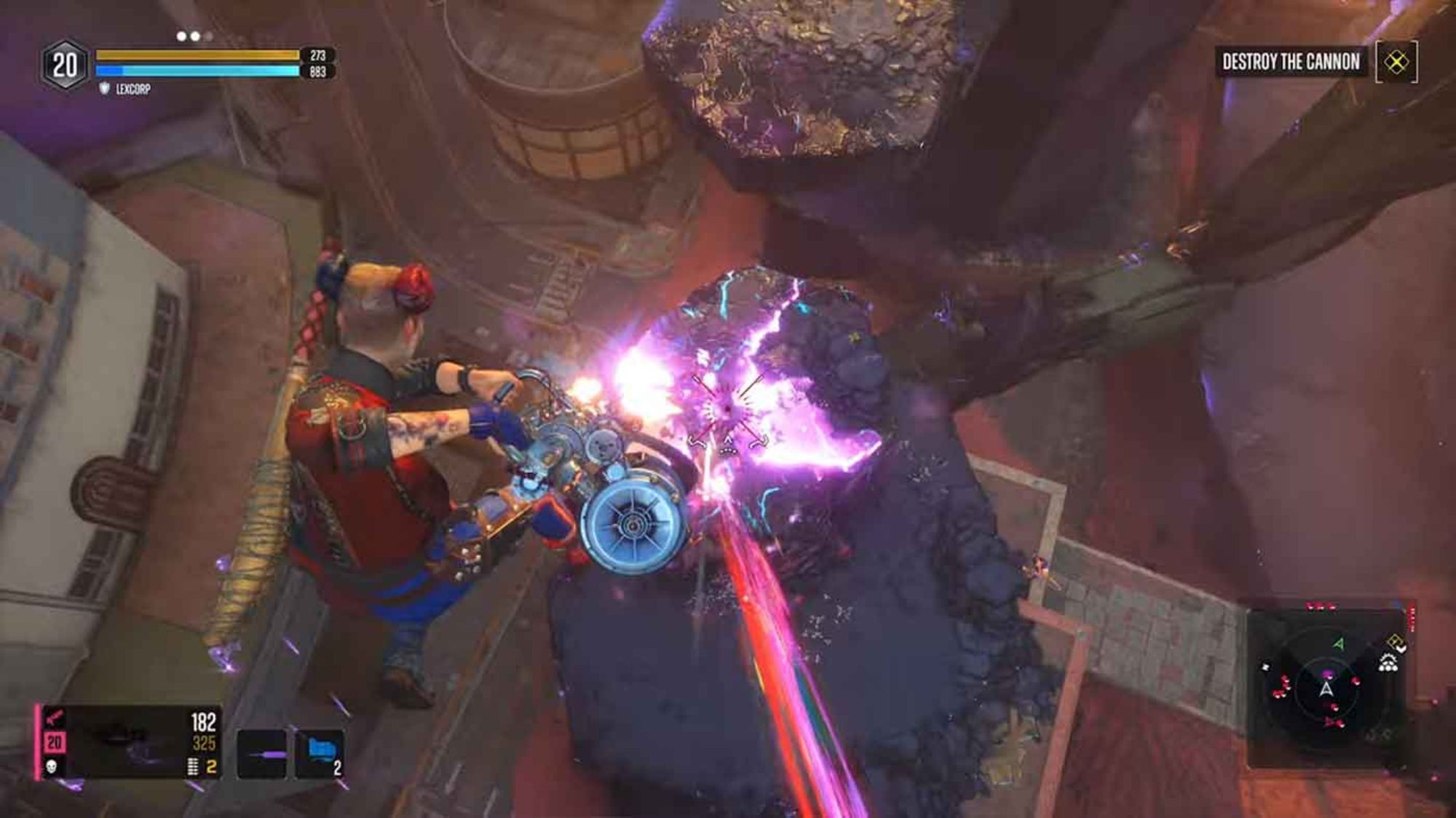Toggle the second filled progress dot

[195, 36]
